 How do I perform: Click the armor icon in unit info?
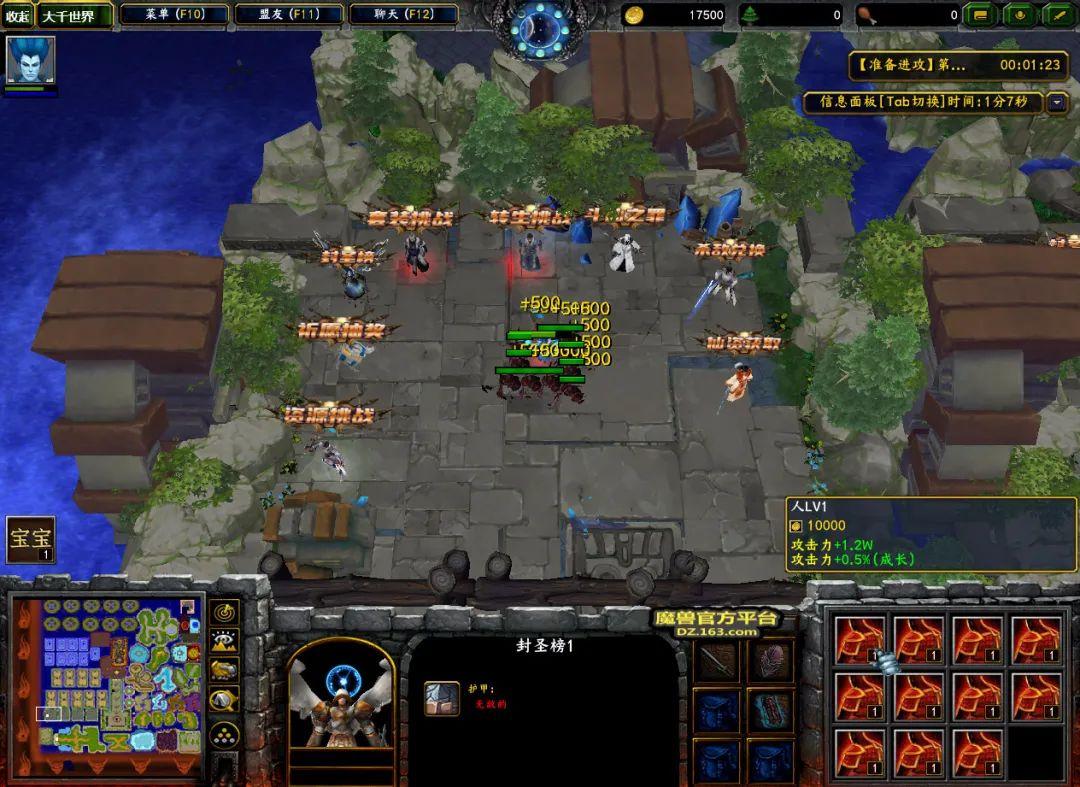point(441,698)
